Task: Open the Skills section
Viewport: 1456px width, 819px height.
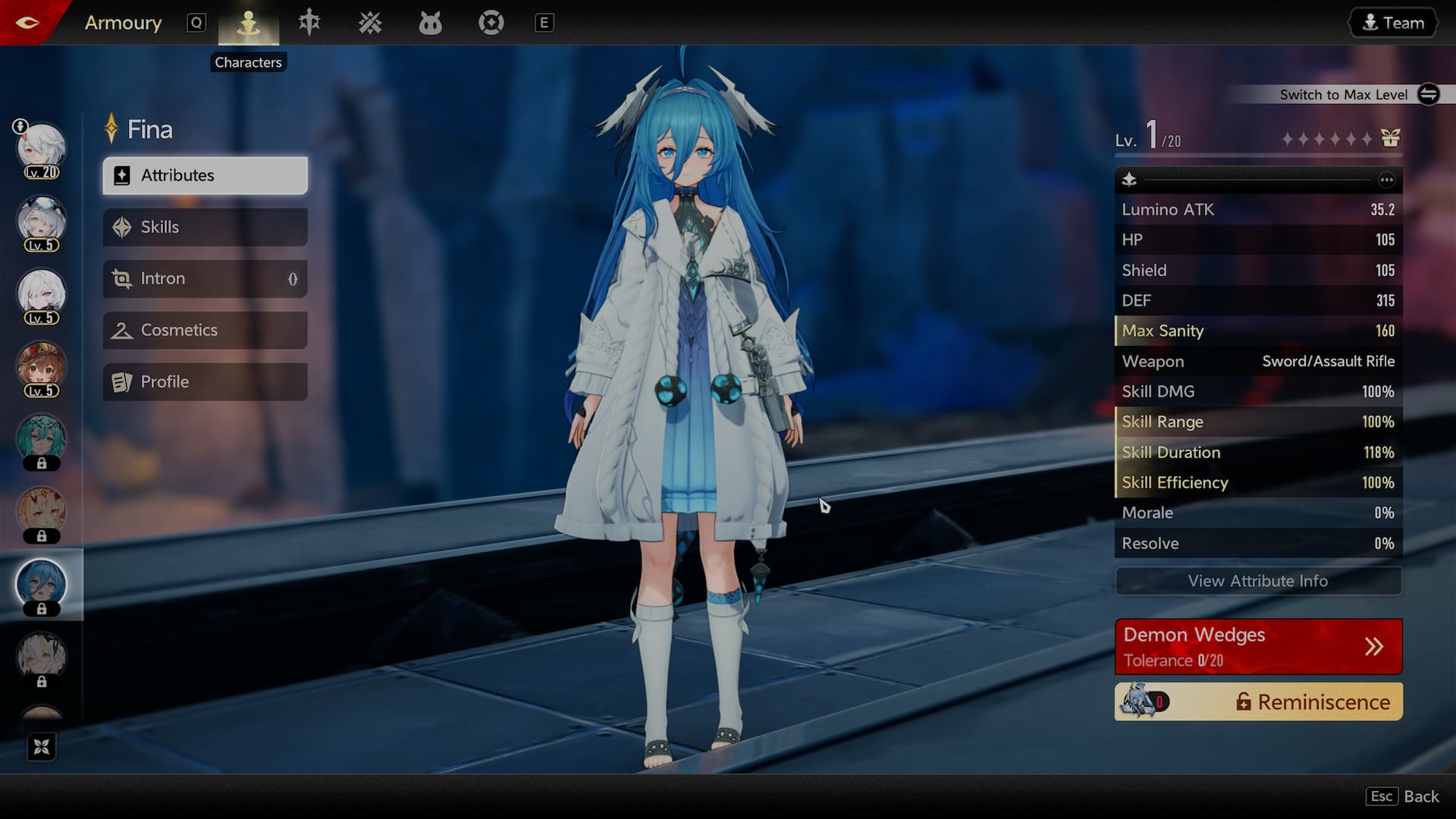Action: coord(205,227)
